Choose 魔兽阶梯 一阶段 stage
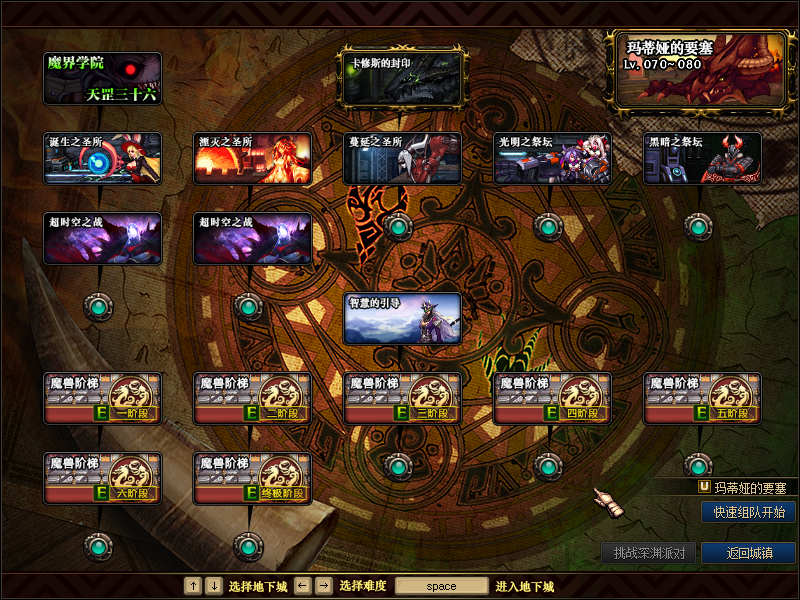Viewport: 800px width, 600px height. (x=103, y=398)
